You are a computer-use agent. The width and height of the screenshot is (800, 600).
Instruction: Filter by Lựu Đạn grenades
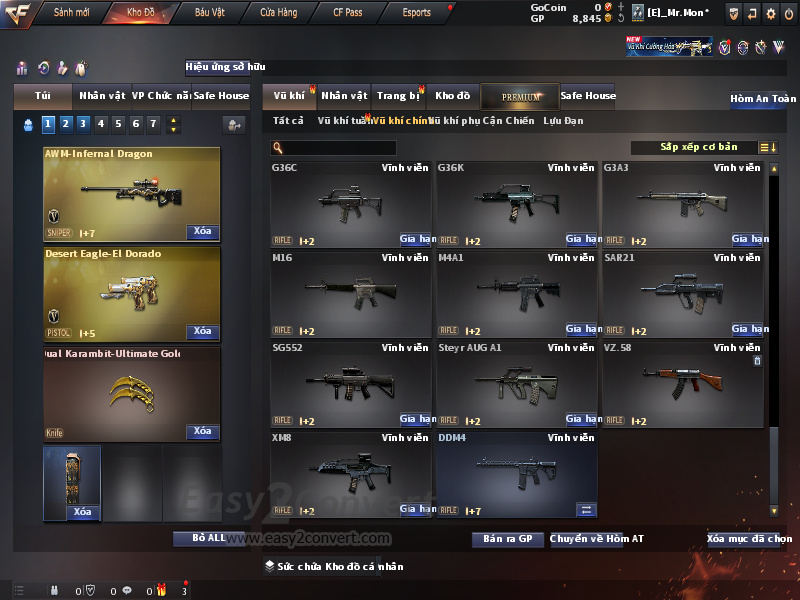coord(563,121)
